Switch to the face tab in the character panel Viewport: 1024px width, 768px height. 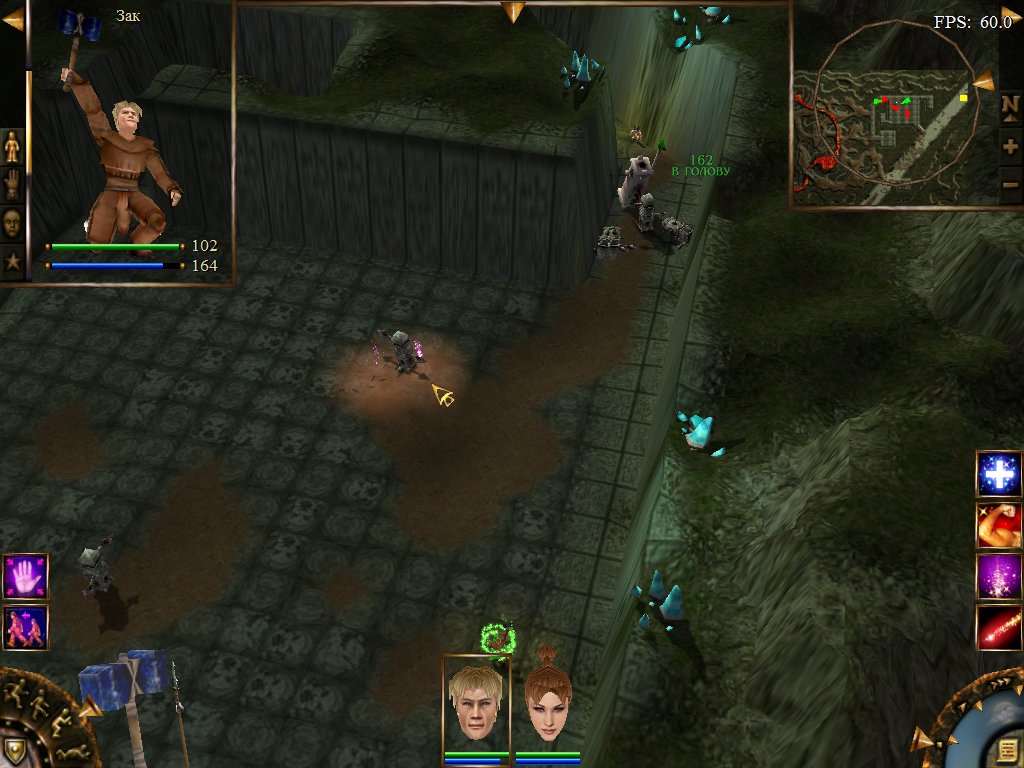[x=12, y=222]
